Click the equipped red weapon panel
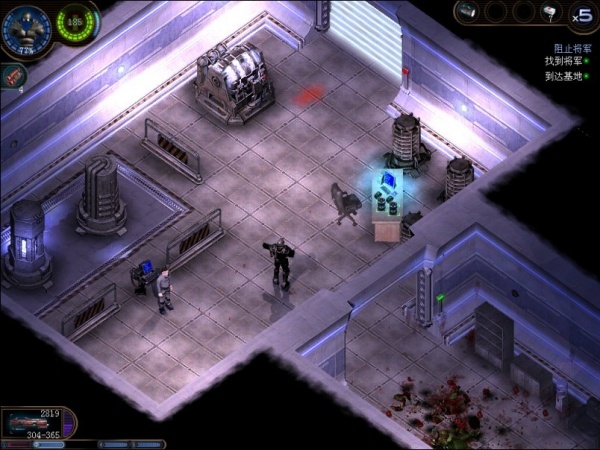Screen dimensions: 600x450 [x=38, y=422]
